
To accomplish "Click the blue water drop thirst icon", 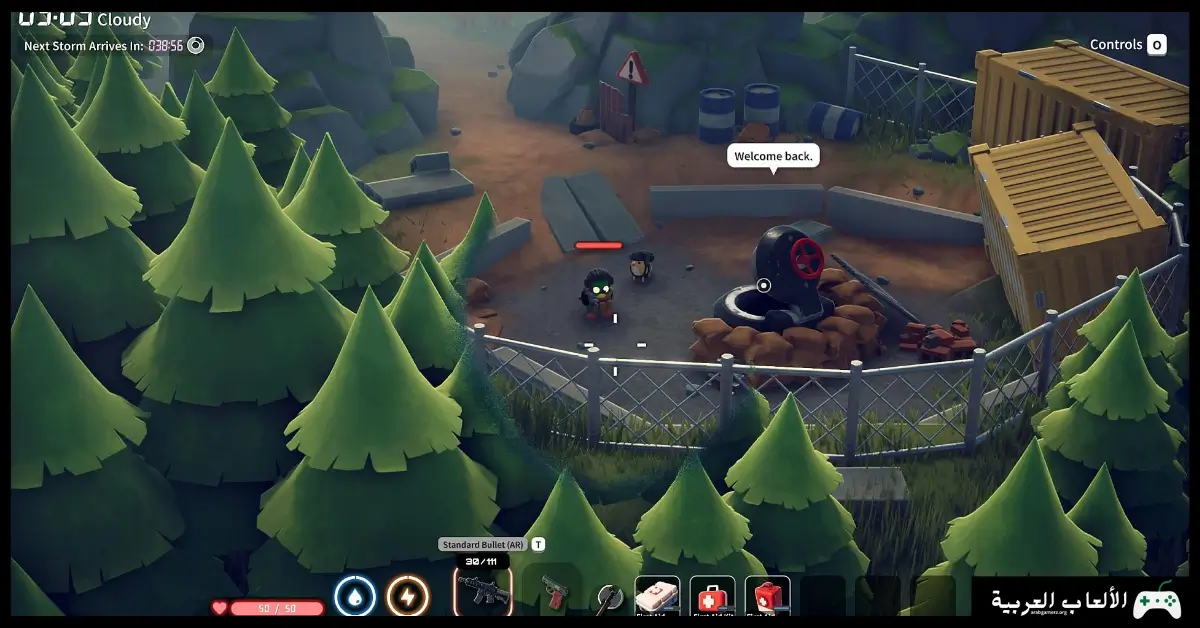I will point(354,596).
